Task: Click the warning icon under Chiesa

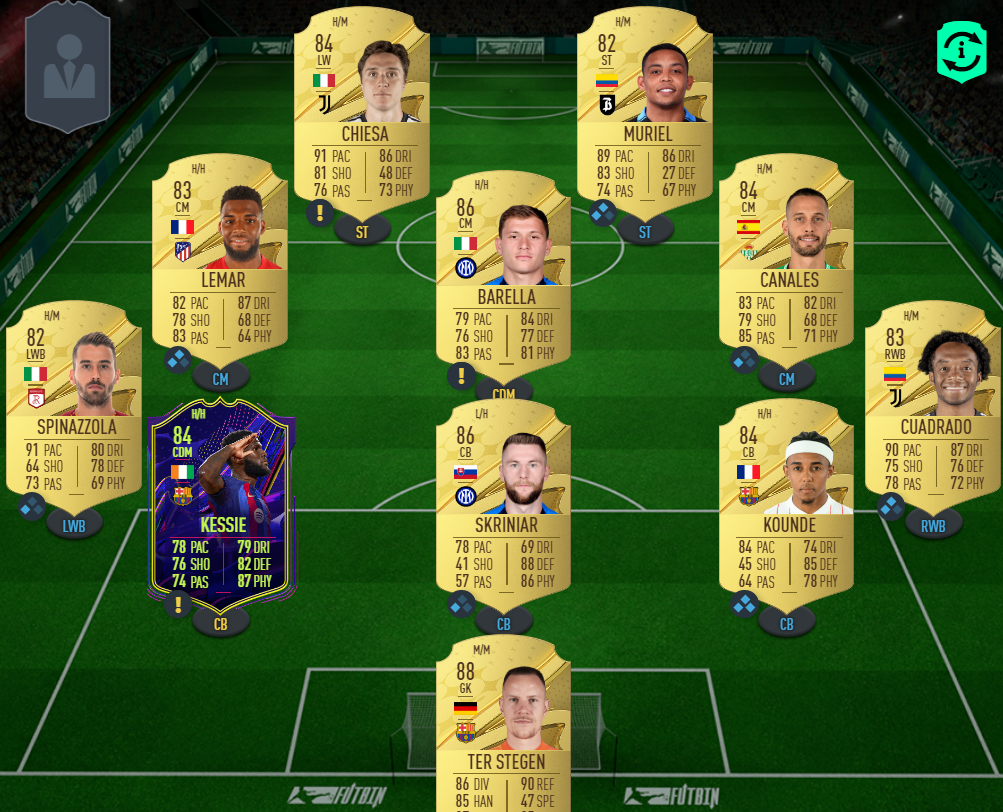Action: (x=320, y=213)
